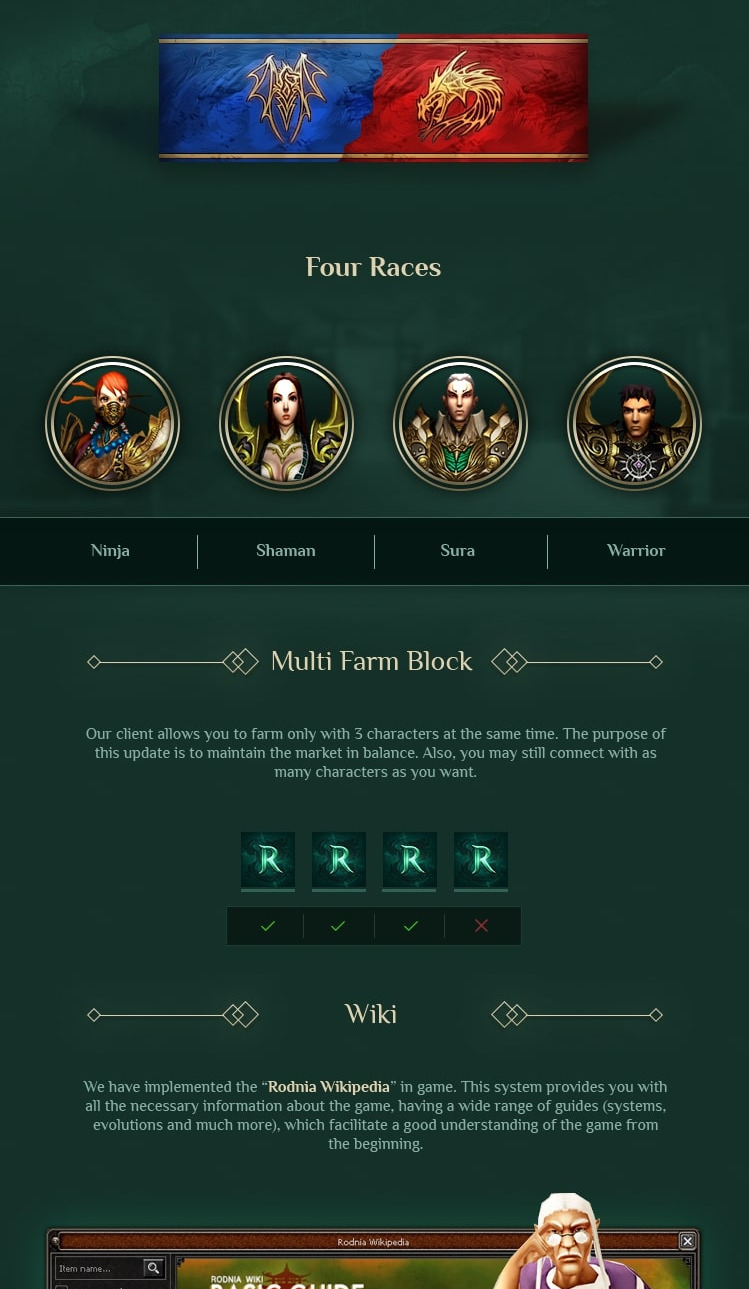Open the Shaman tab
The height and width of the screenshot is (1289, 749).
pos(286,551)
